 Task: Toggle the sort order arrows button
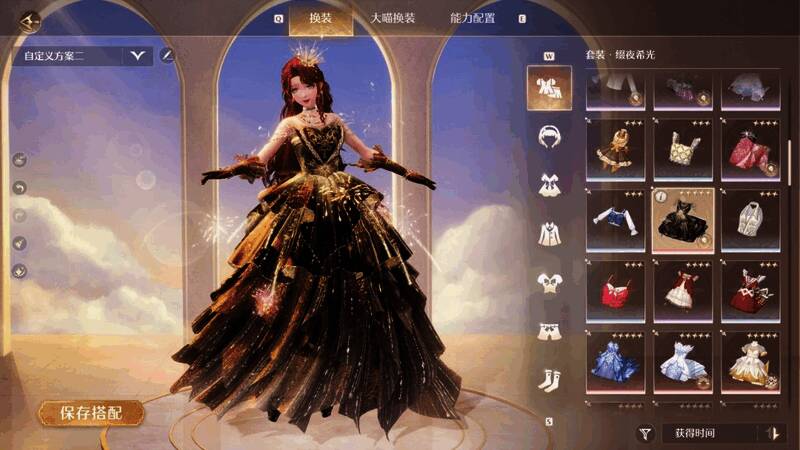point(771,433)
